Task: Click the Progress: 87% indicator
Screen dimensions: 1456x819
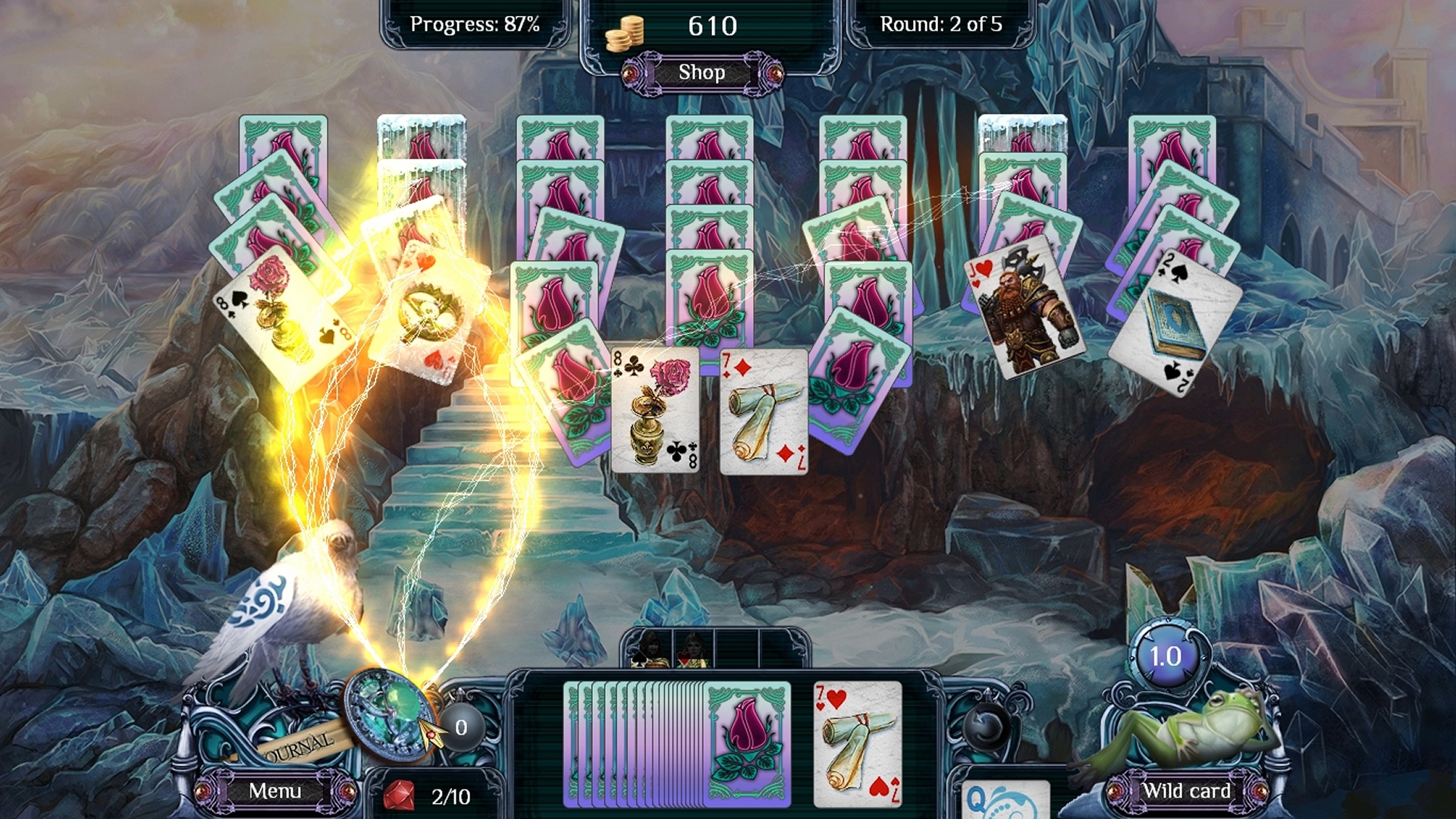Action: coord(474,24)
